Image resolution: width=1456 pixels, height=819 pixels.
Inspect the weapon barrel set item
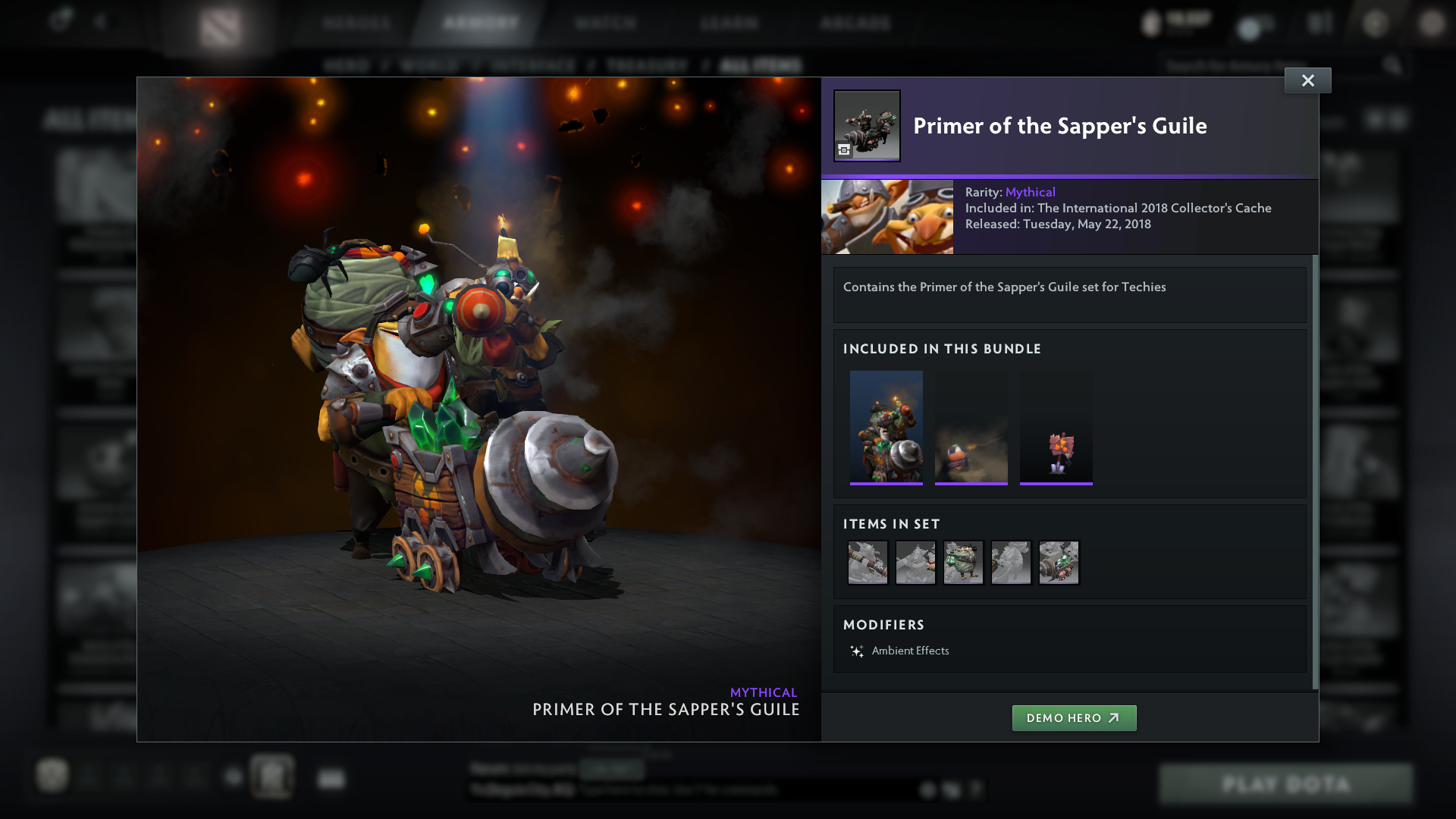pyautogui.click(x=868, y=563)
